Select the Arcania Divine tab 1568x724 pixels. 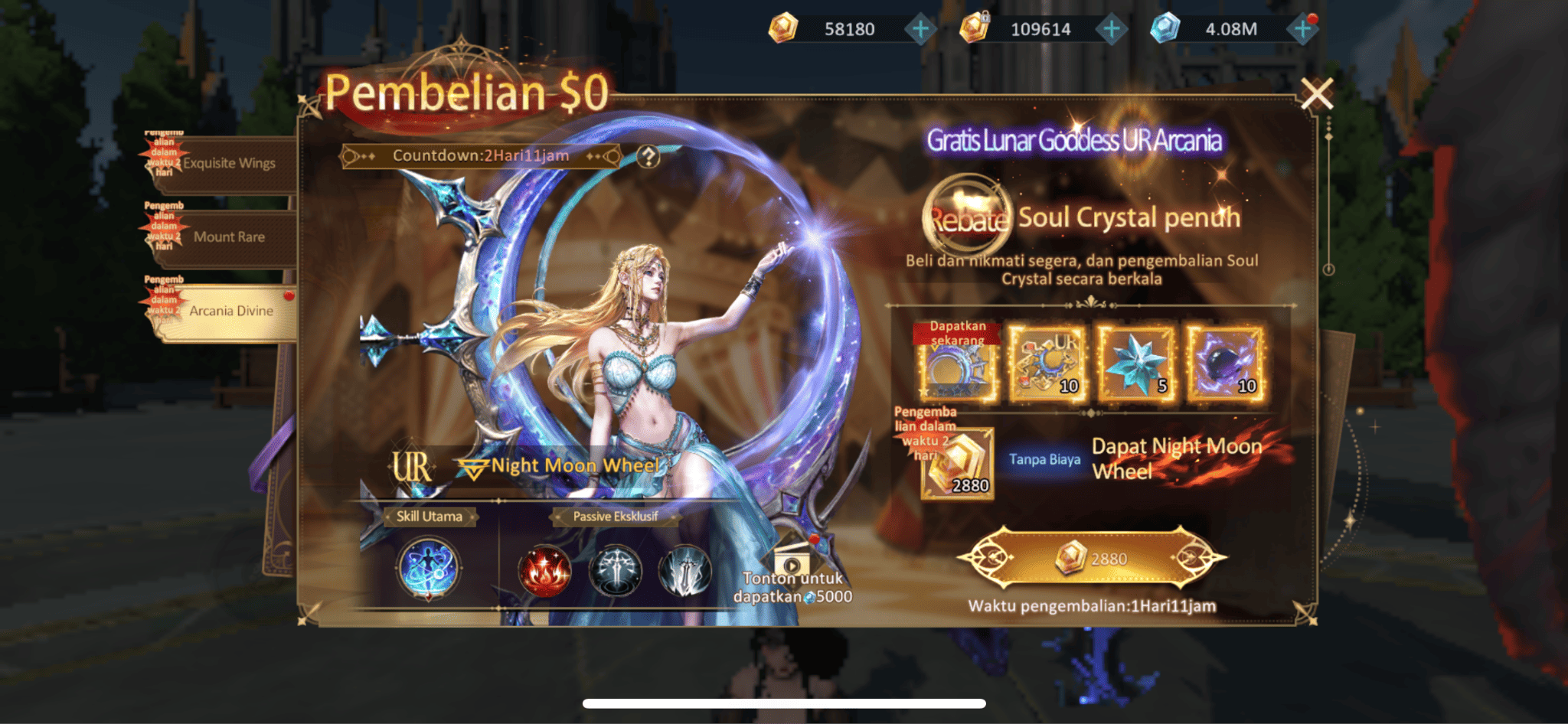(x=230, y=311)
